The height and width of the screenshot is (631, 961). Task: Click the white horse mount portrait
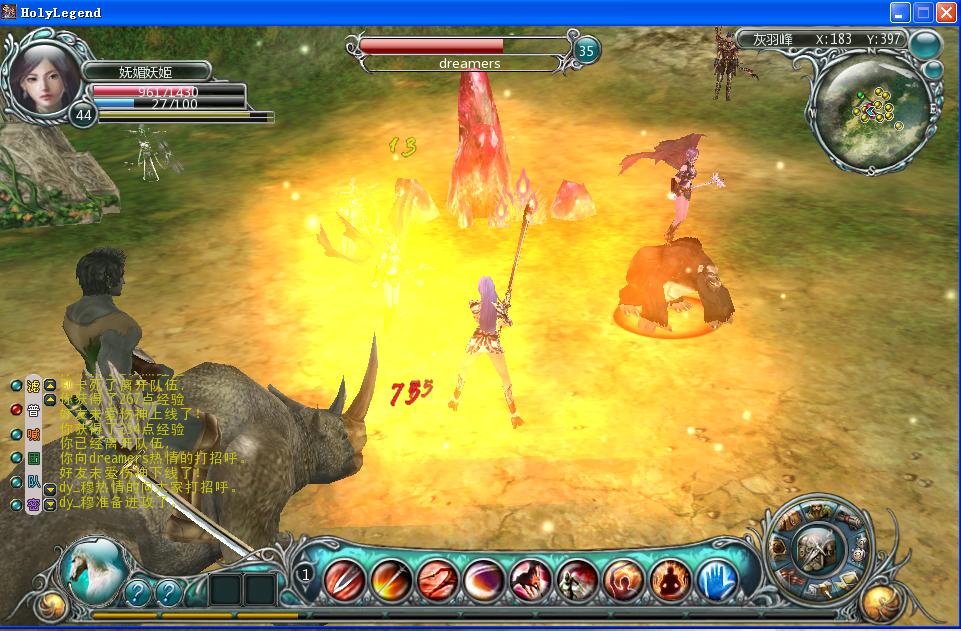(x=94, y=571)
